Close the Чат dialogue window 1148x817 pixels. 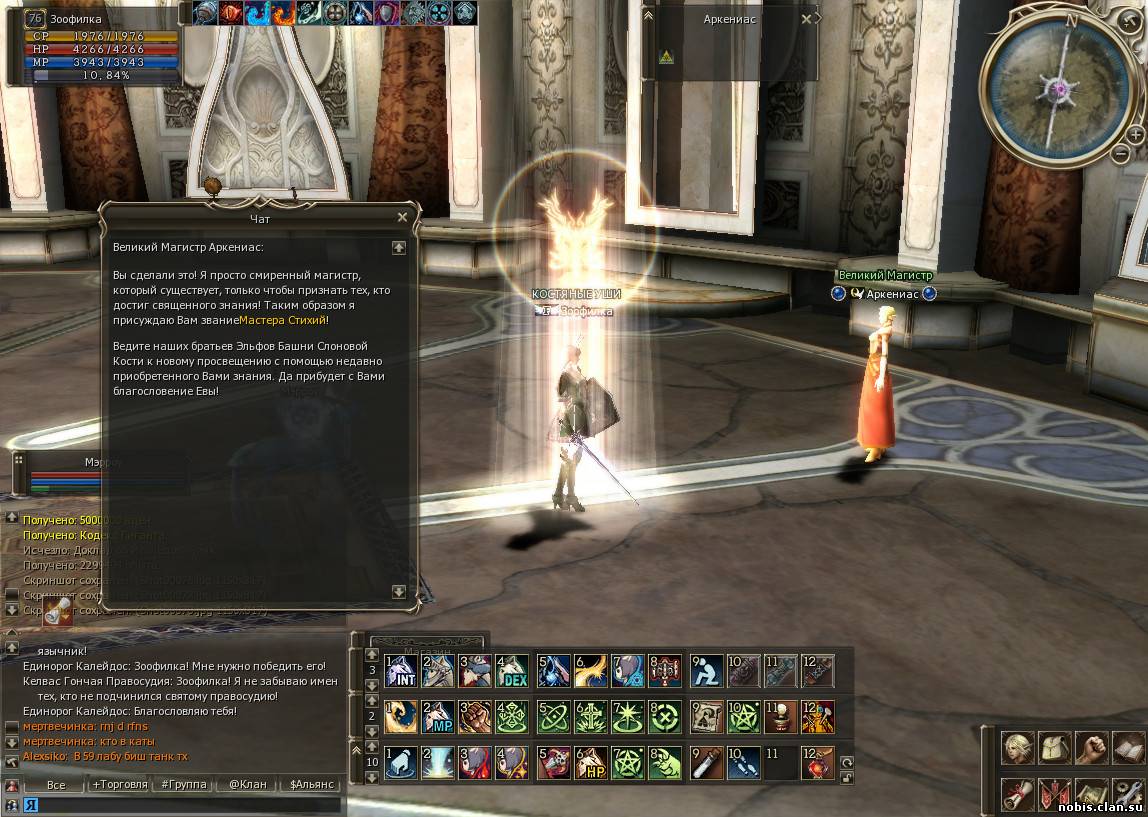[402, 217]
